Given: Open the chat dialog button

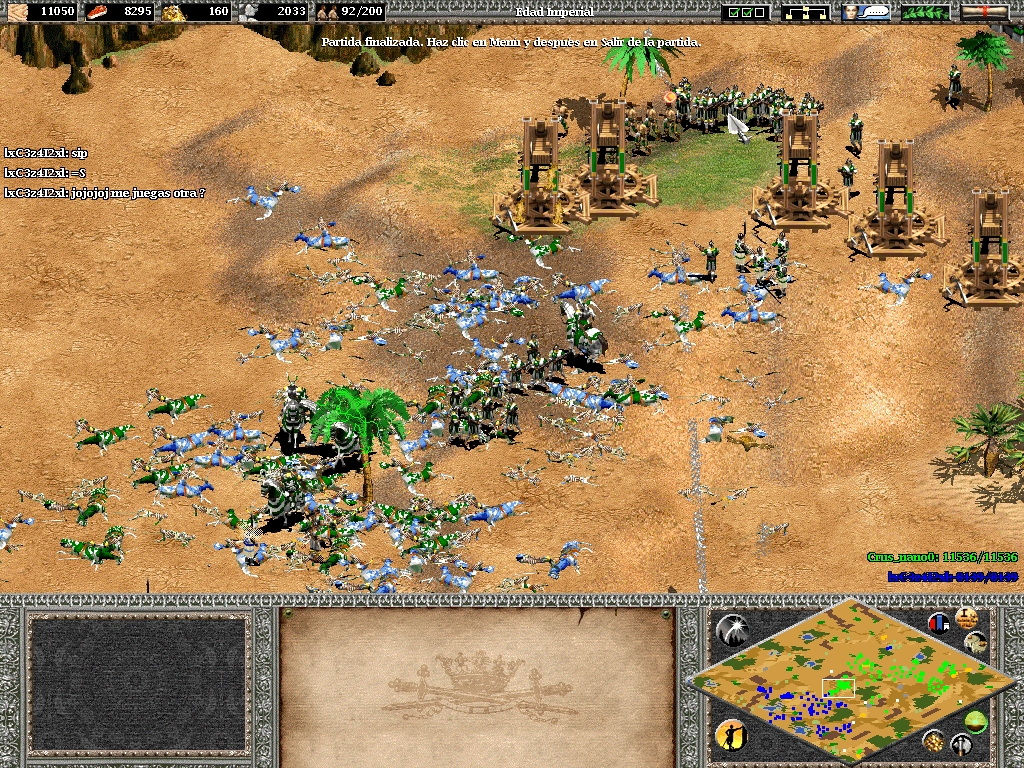Looking at the screenshot, I should tap(866, 12).
